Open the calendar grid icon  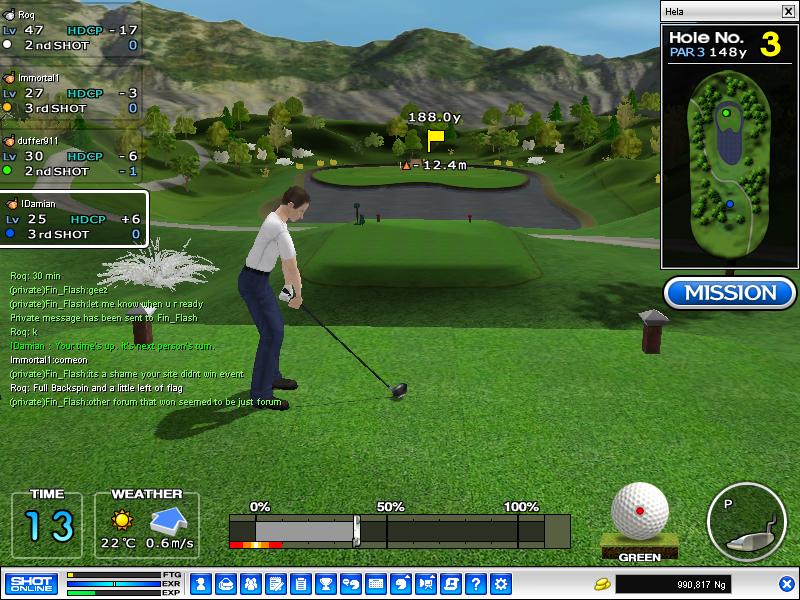(x=376, y=583)
